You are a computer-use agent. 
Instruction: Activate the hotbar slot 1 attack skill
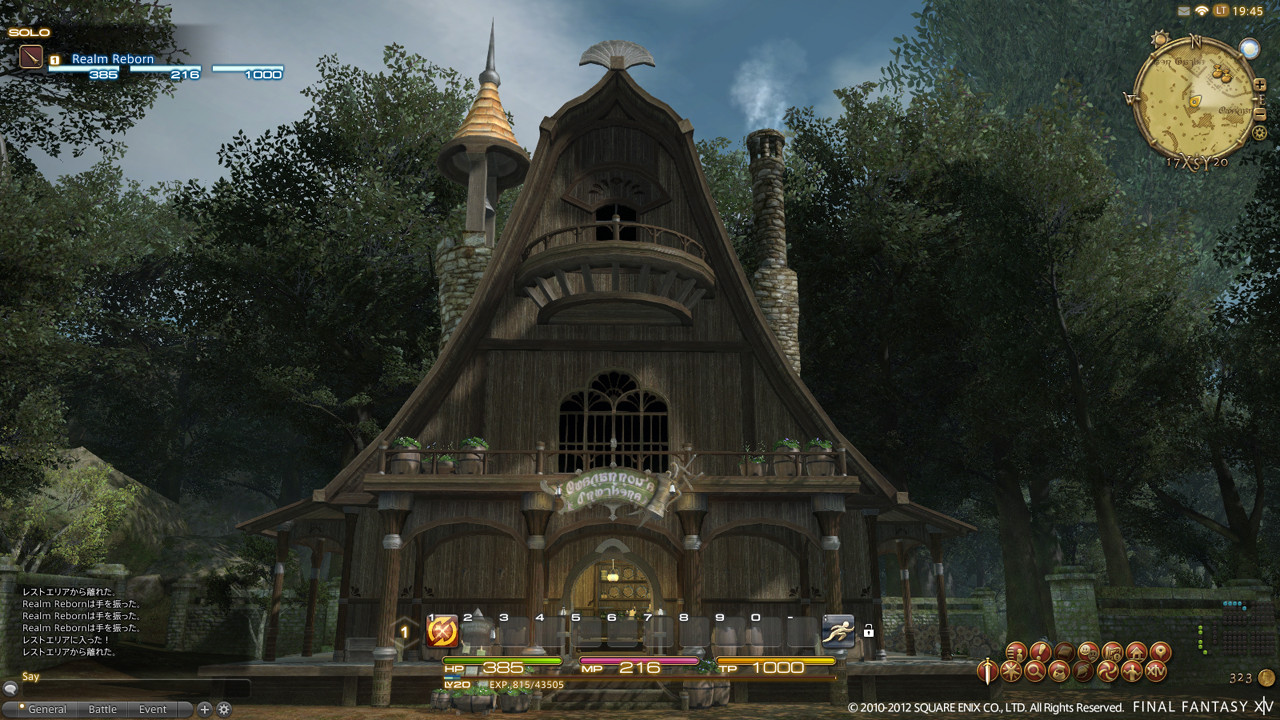(442, 631)
